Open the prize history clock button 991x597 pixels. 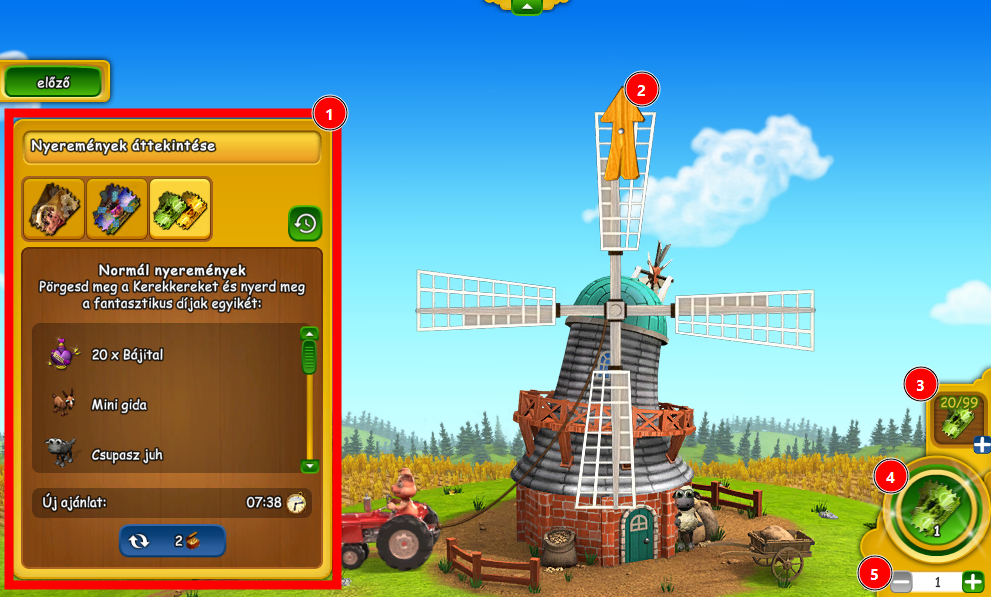(x=305, y=223)
